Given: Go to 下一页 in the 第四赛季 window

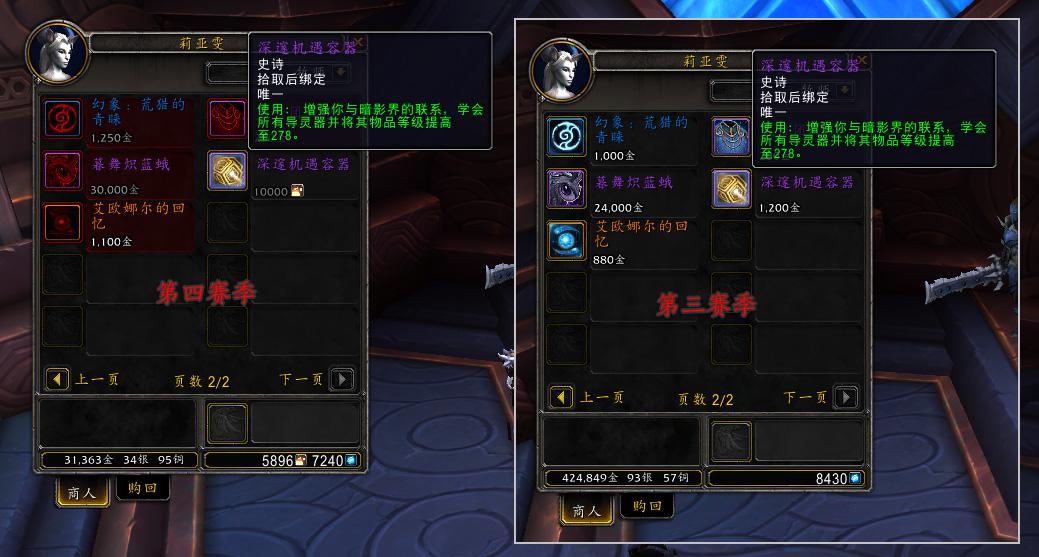Looking at the screenshot, I should coord(342,379).
